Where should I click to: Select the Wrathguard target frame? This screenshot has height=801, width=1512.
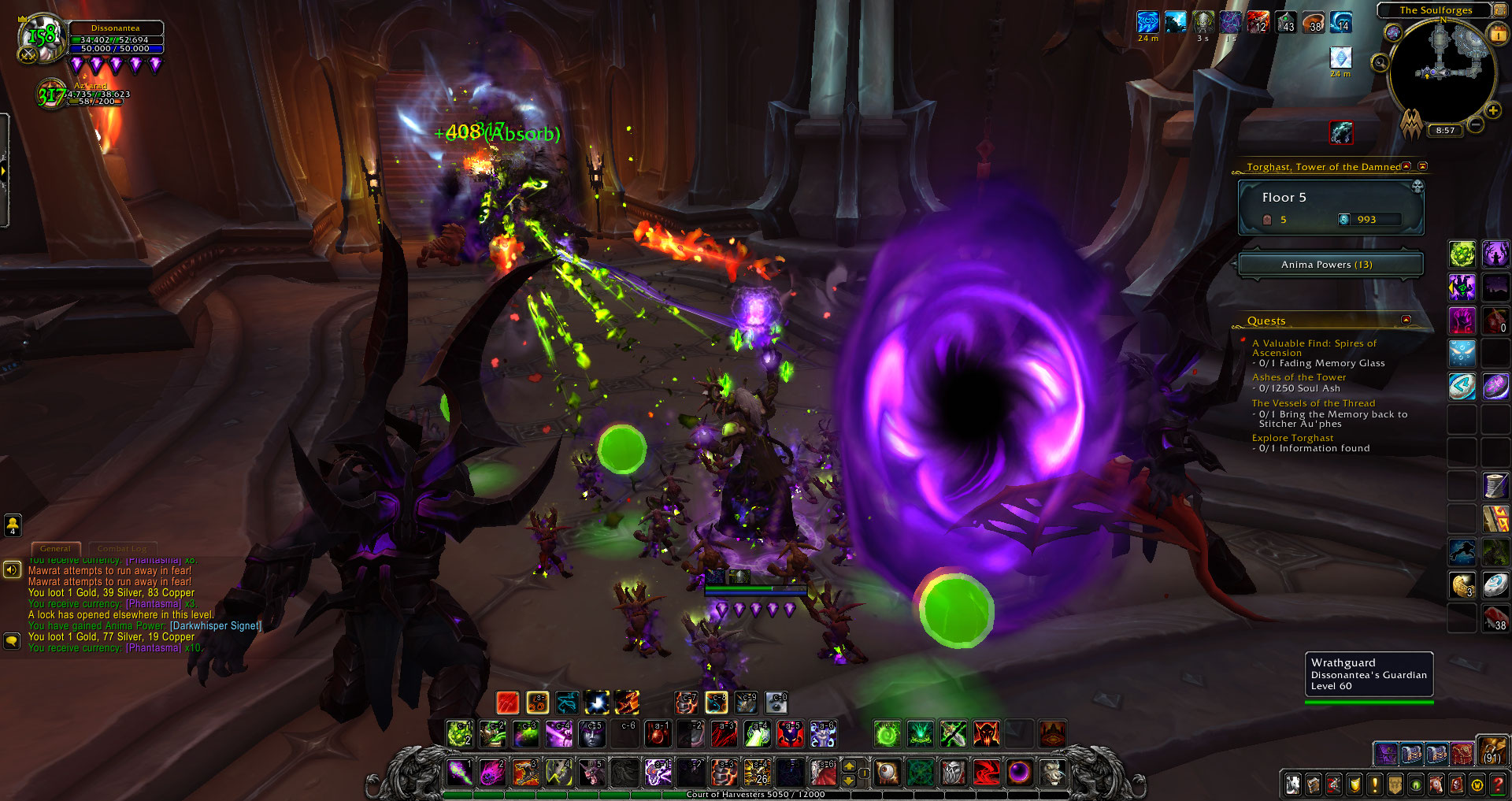click(x=1369, y=674)
